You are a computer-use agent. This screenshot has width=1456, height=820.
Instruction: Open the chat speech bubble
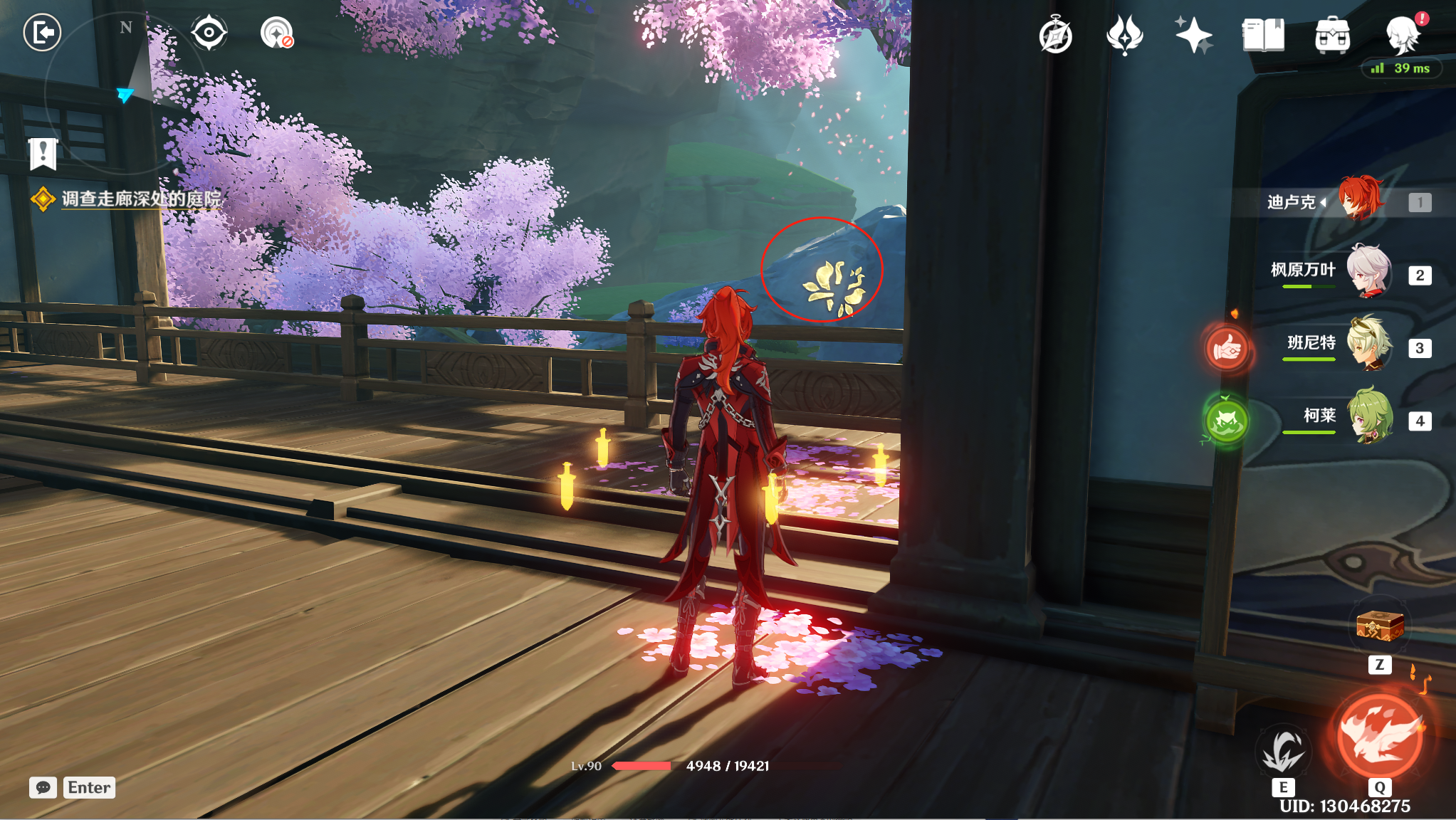pyautogui.click(x=43, y=787)
